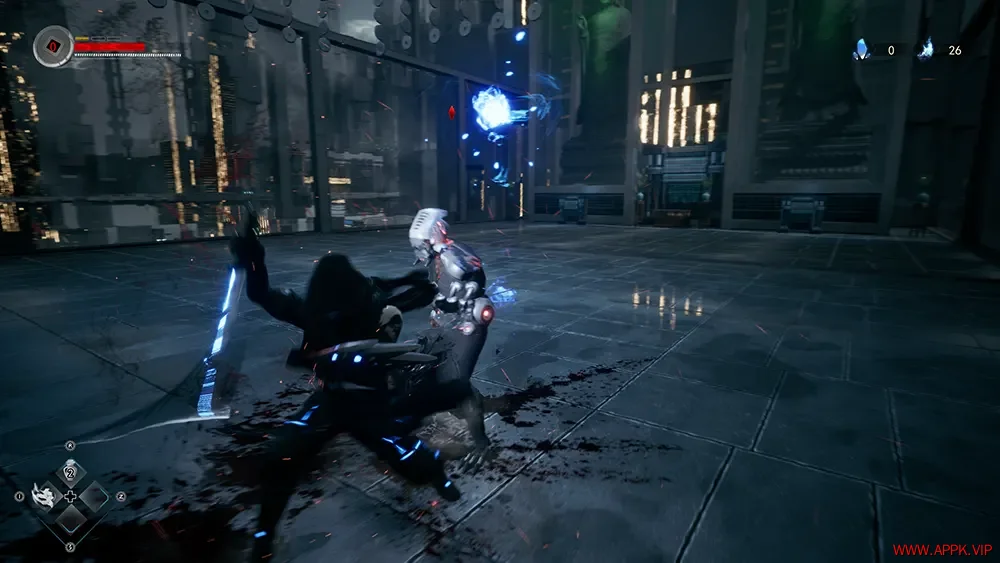Viewport: 1000px width, 563px height.
Task: Click the round character emblem beside health bar
Action: click(52, 46)
